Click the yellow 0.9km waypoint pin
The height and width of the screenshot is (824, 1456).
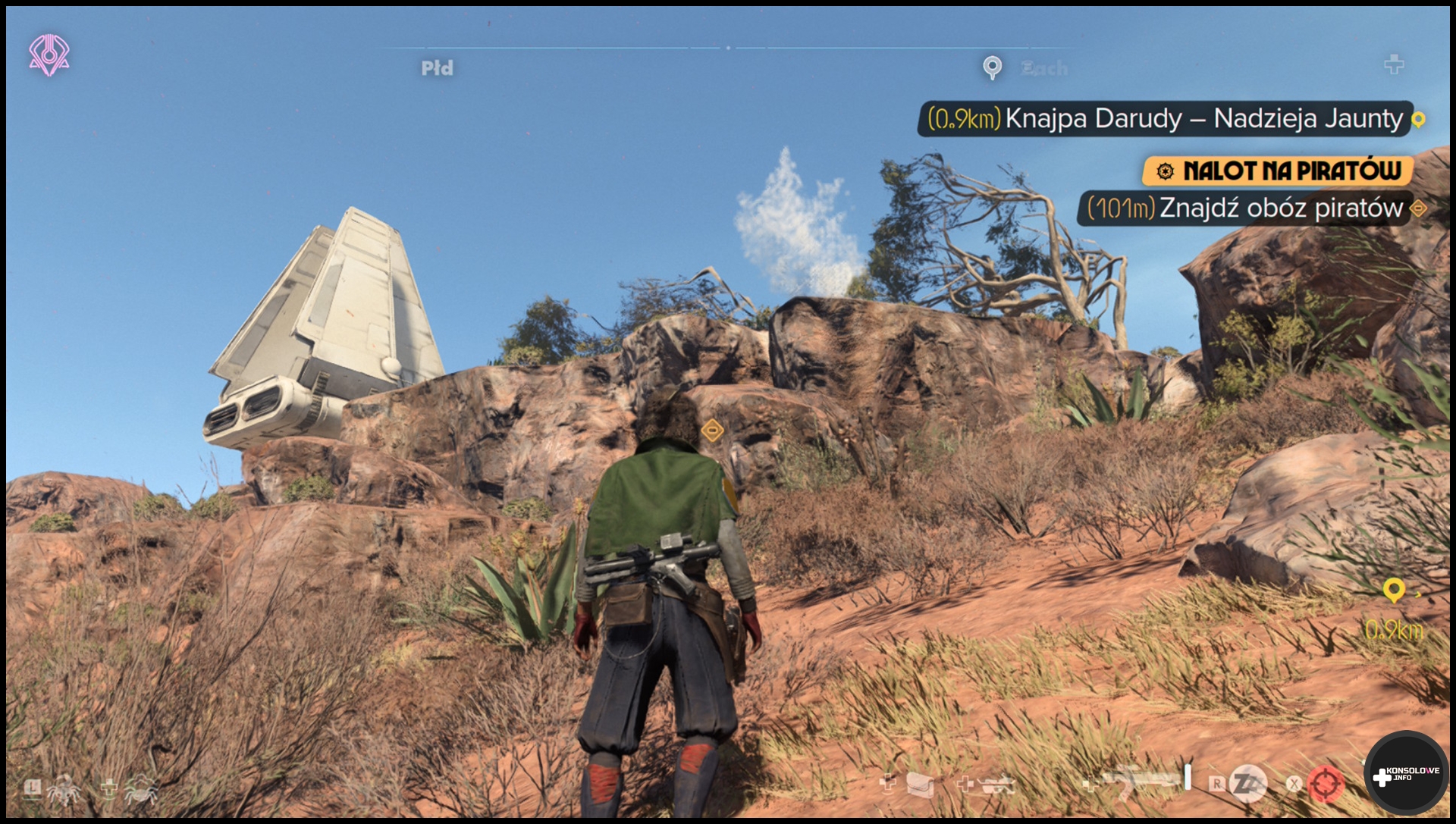coord(1394,590)
